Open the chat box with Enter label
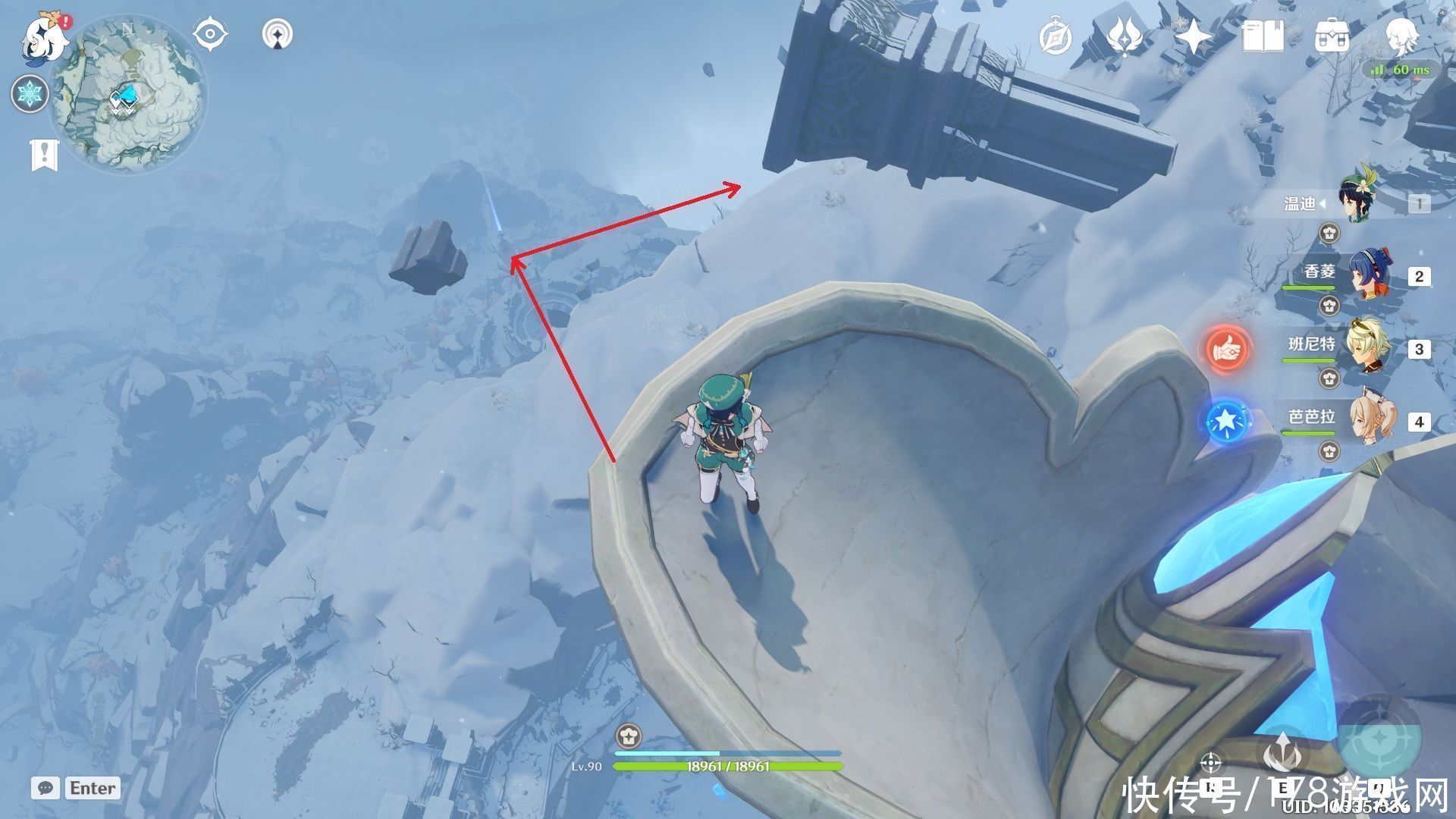Screen dimensions: 1456x819 click(76, 788)
